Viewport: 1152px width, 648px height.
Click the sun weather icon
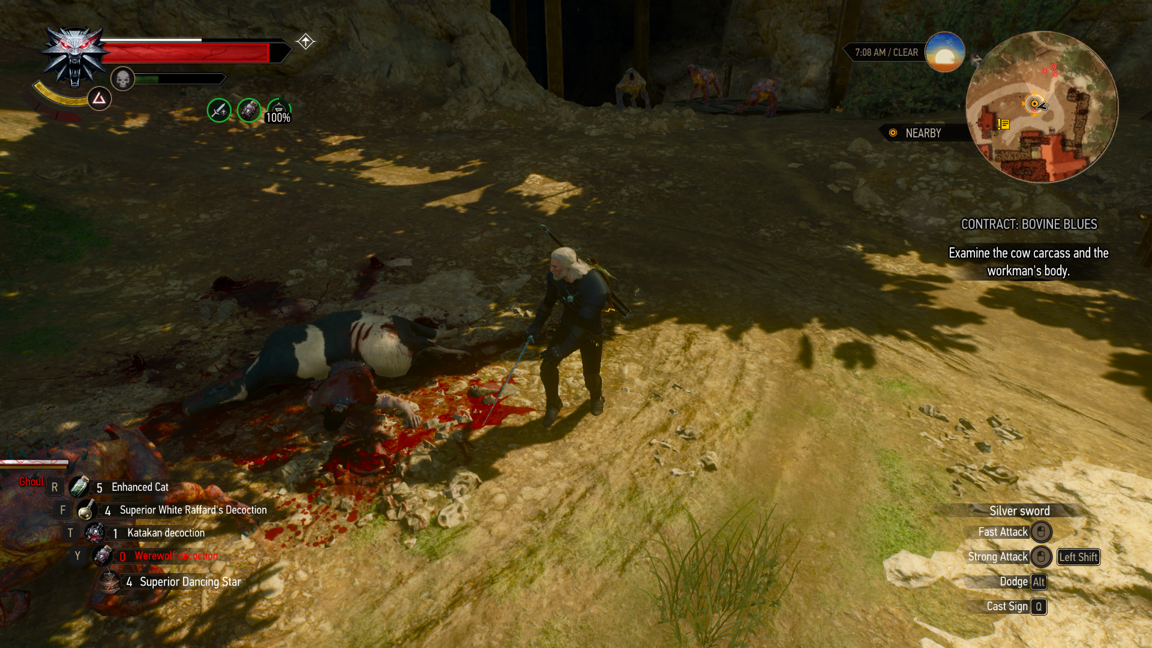(944, 52)
